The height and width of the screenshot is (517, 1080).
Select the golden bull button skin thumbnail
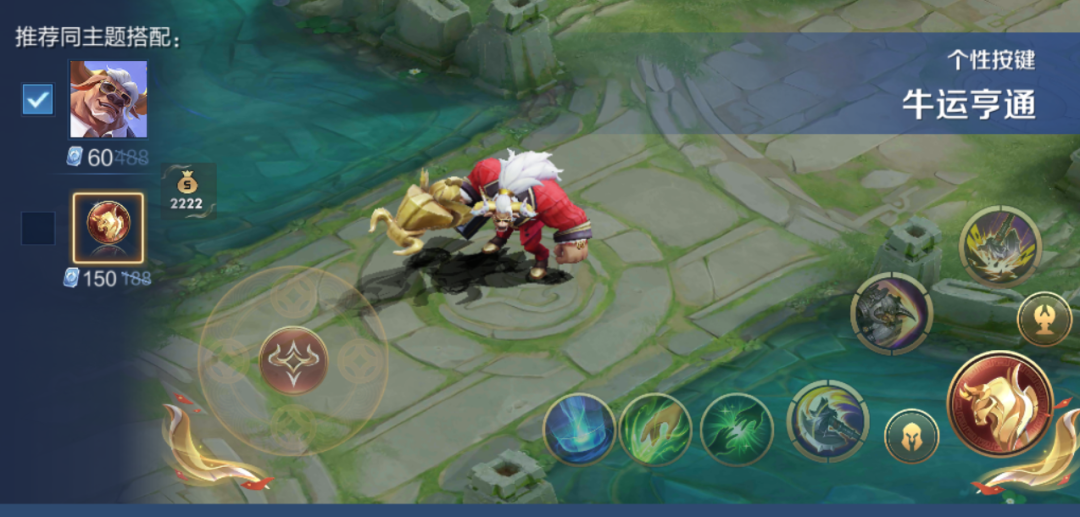pos(108,228)
